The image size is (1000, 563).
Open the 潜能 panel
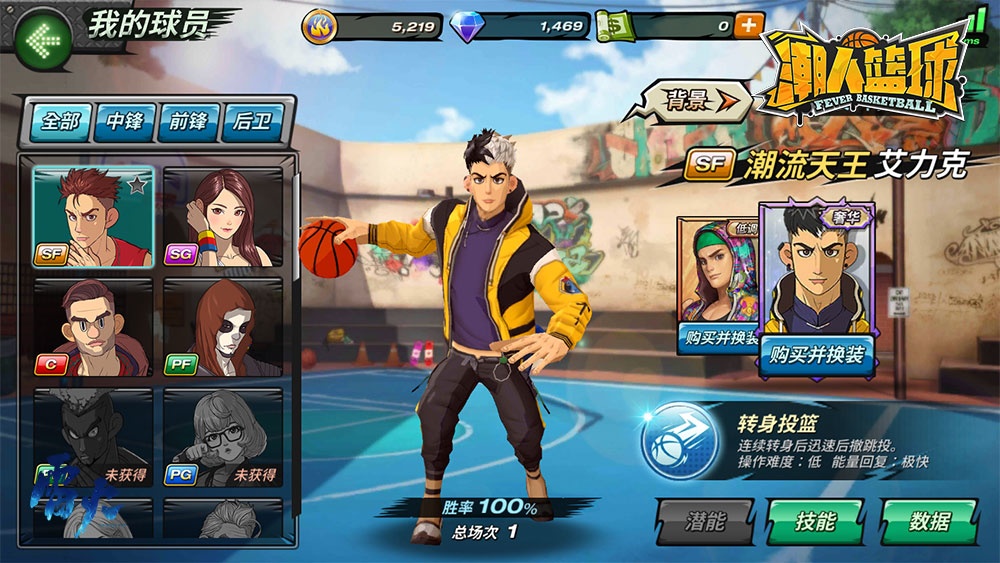click(705, 521)
